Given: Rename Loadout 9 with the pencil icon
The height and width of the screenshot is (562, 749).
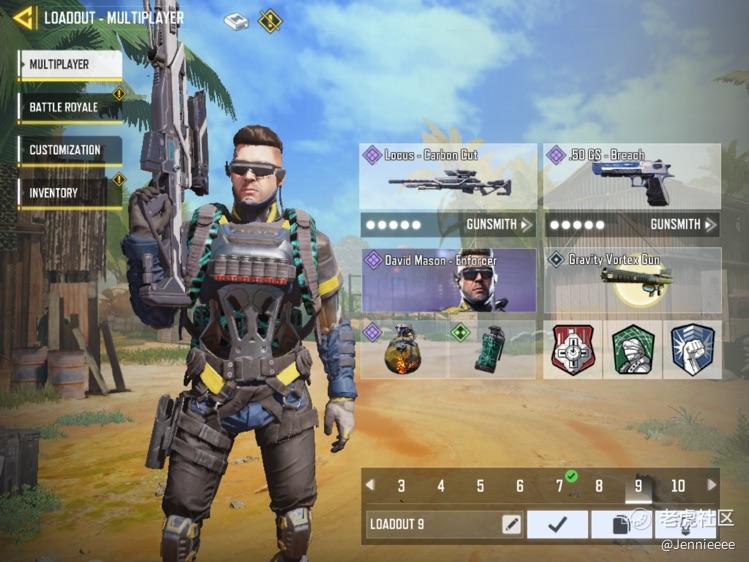Looking at the screenshot, I should click(x=511, y=524).
